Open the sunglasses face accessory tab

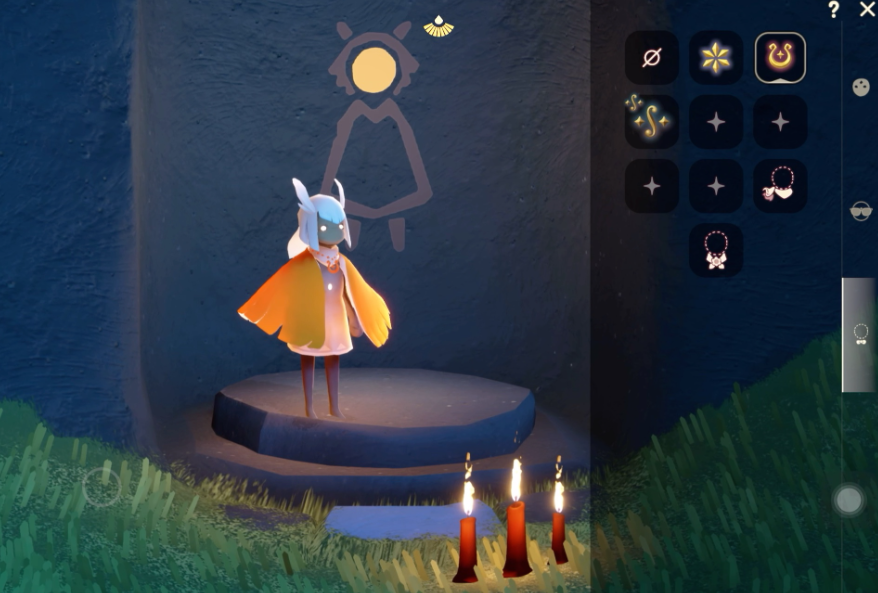pos(859,211)
